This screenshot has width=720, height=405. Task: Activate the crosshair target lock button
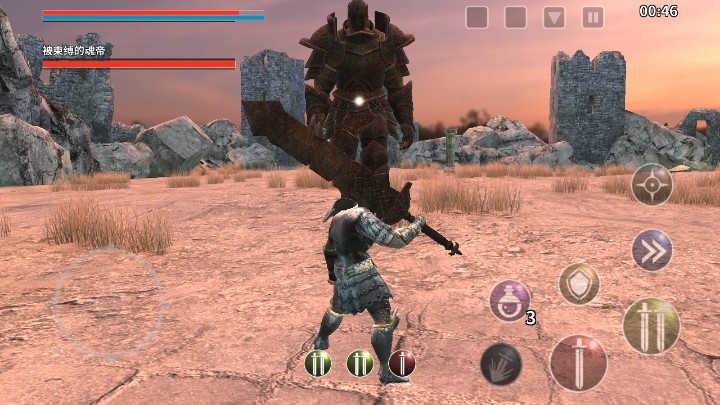pos(651,184)
